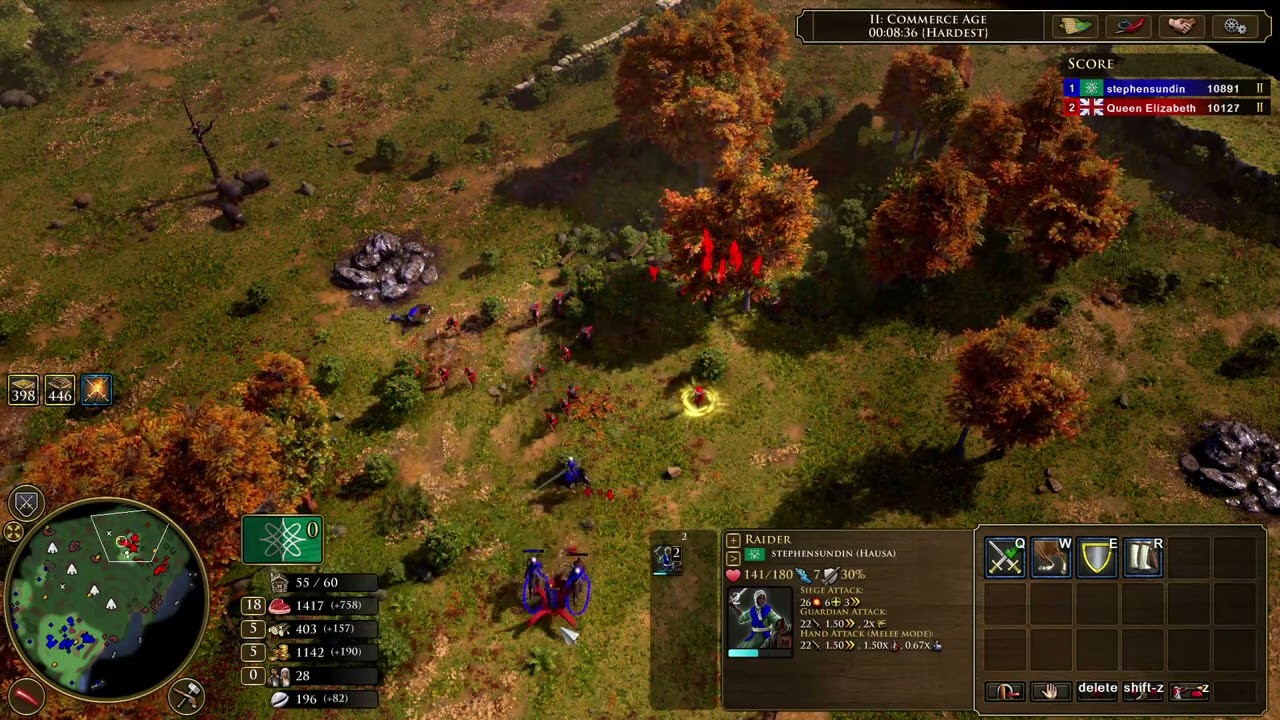The height and width of the screenshot is (720, 1280).
Task: Choose the horse hooves command
Action: 1050,558
